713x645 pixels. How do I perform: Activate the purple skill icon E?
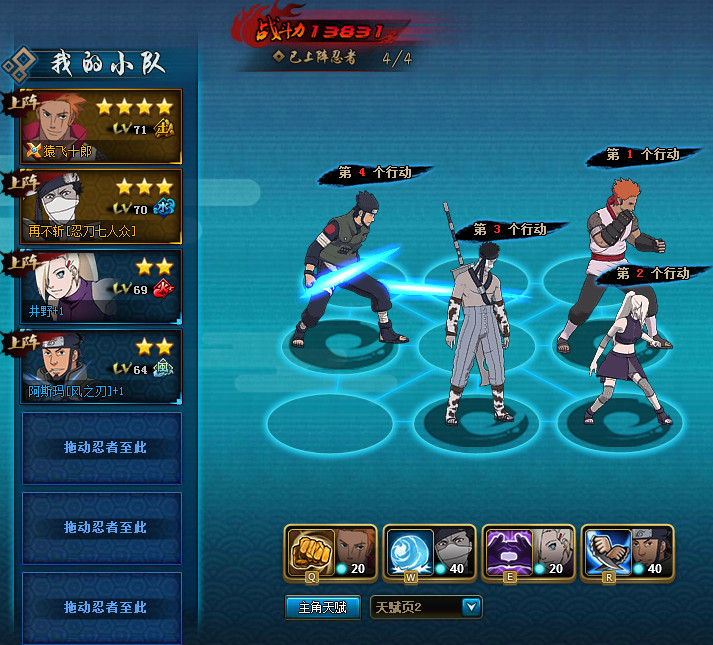click(503, 549)
